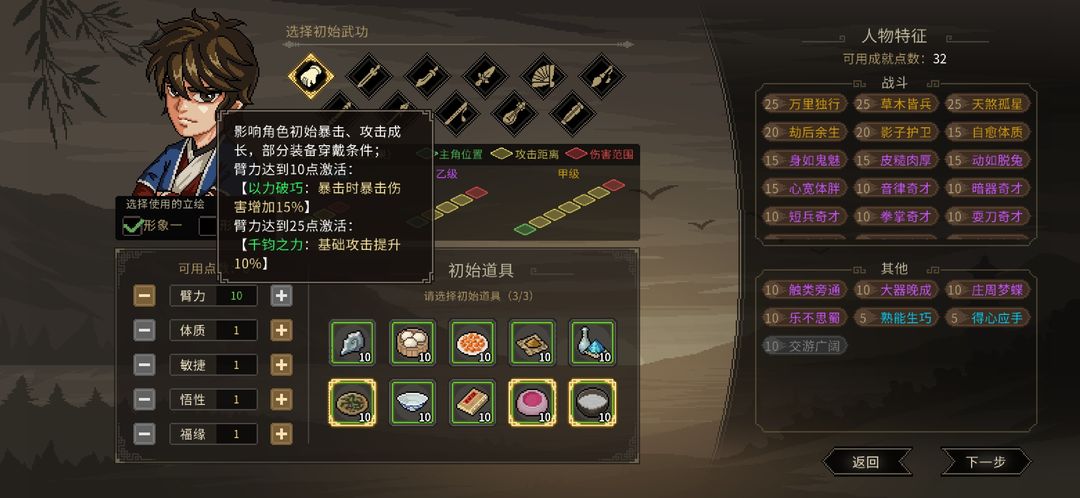The image size is (1080, 498).
Task: Raise 悟性 (Comprehension) by one point
Action: pos(282,400)
